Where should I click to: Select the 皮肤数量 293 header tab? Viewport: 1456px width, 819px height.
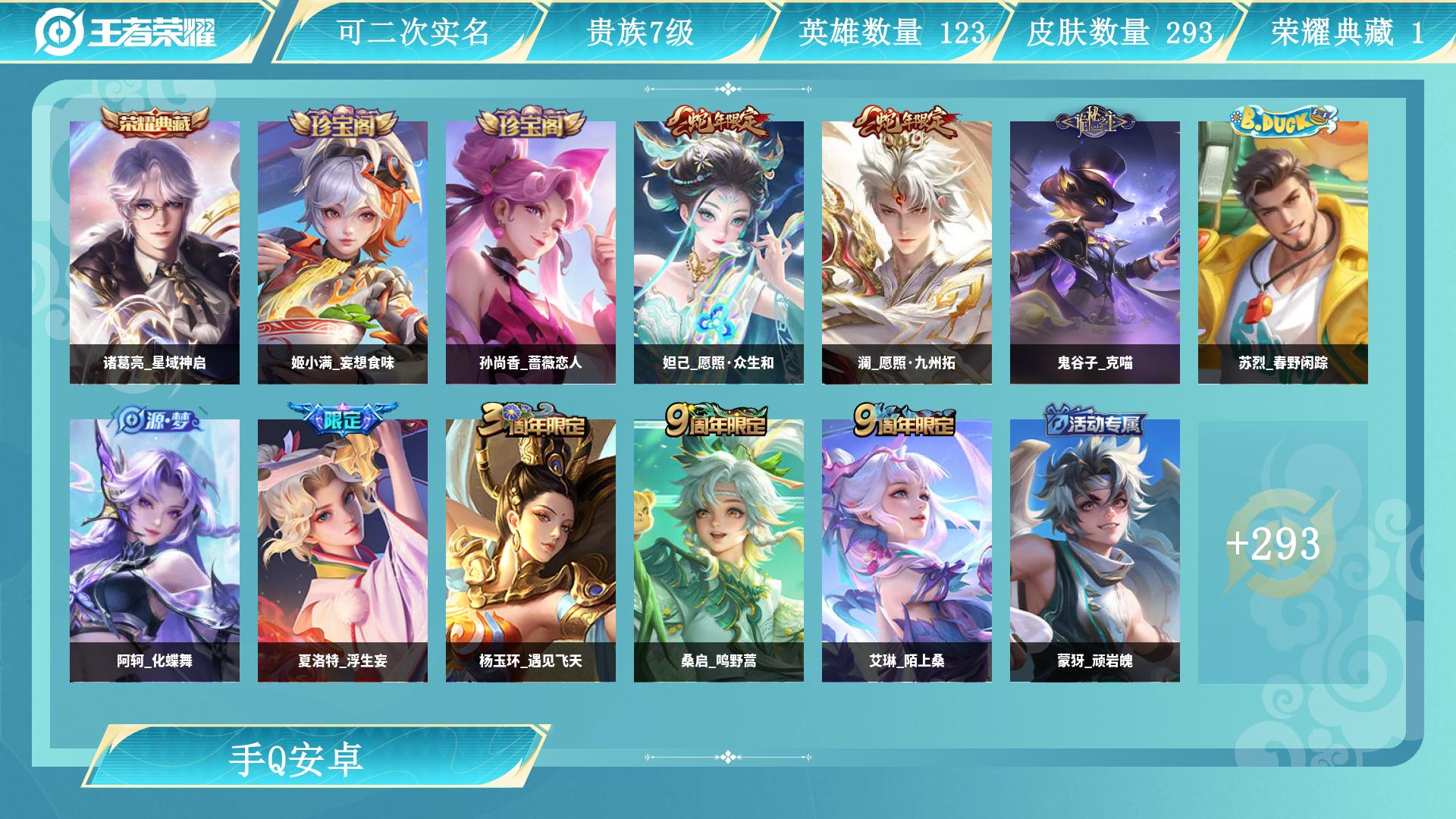pyautogui.click(x=1119, y=33)
